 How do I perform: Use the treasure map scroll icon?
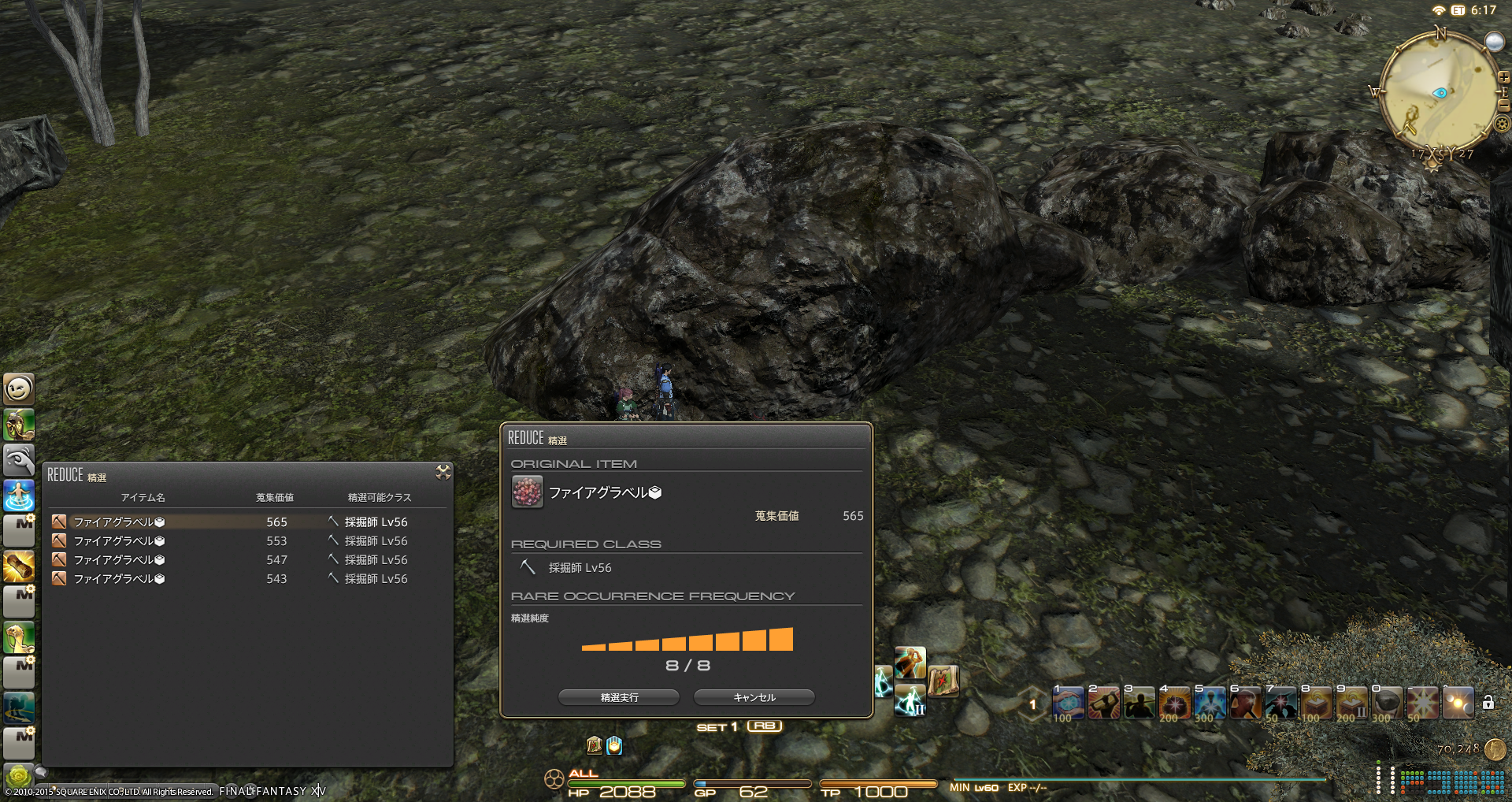click(943, 681)
